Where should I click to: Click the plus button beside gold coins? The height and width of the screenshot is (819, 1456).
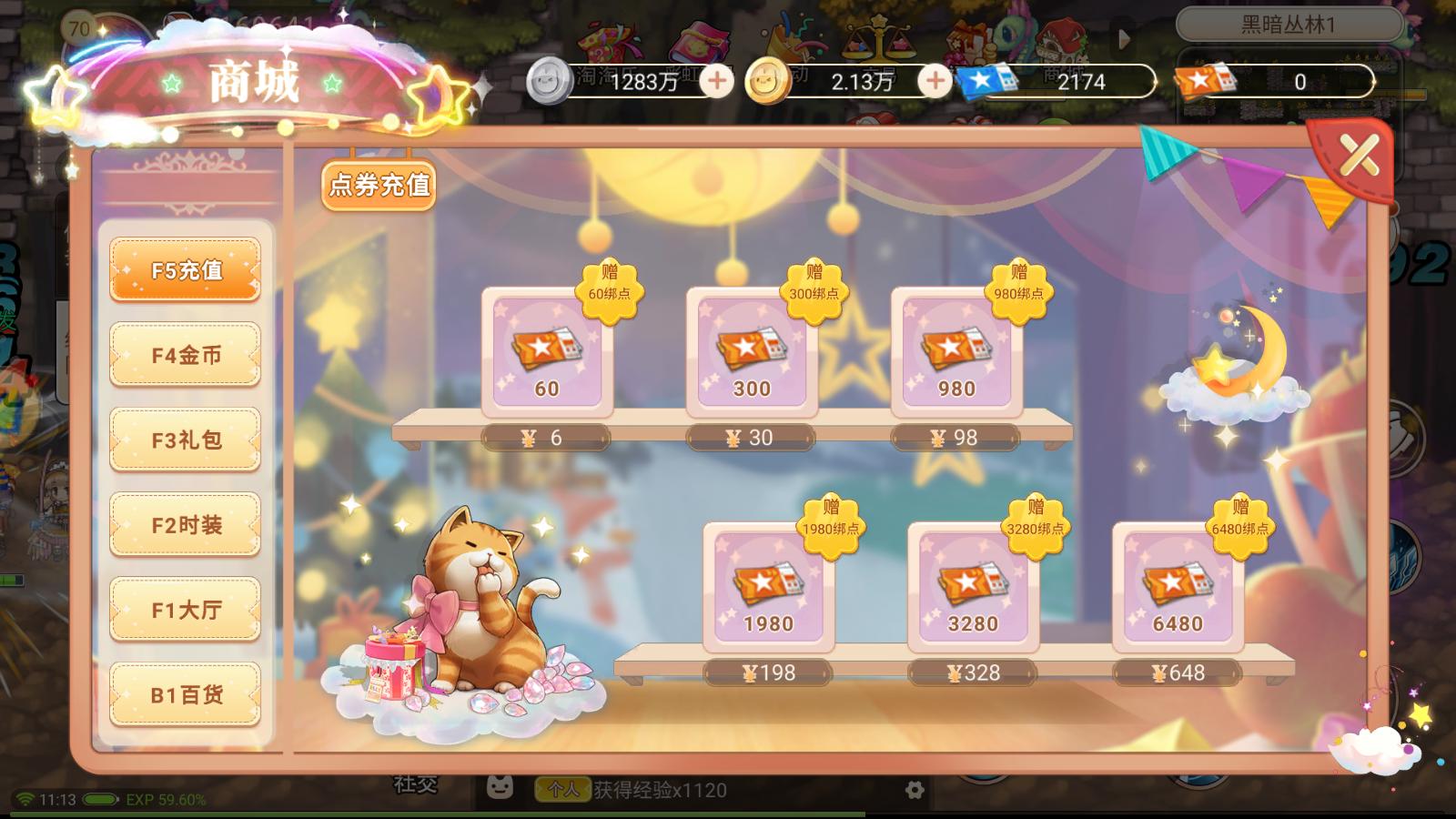pos(935,81)
